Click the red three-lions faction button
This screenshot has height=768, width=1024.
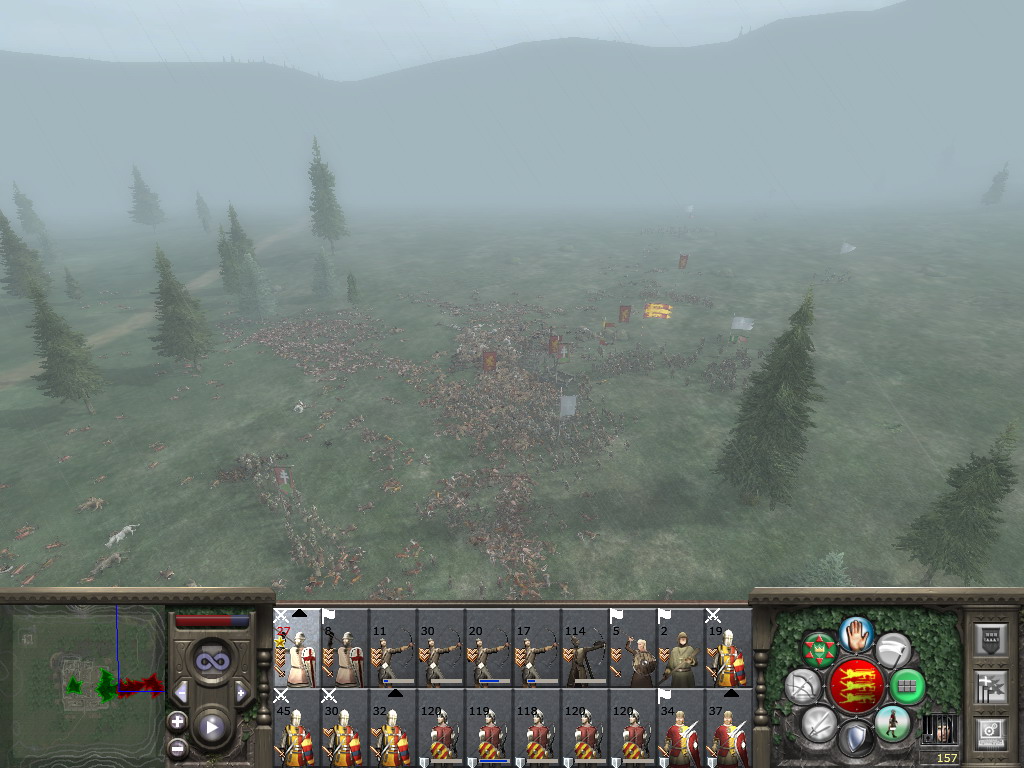[855, 686]
